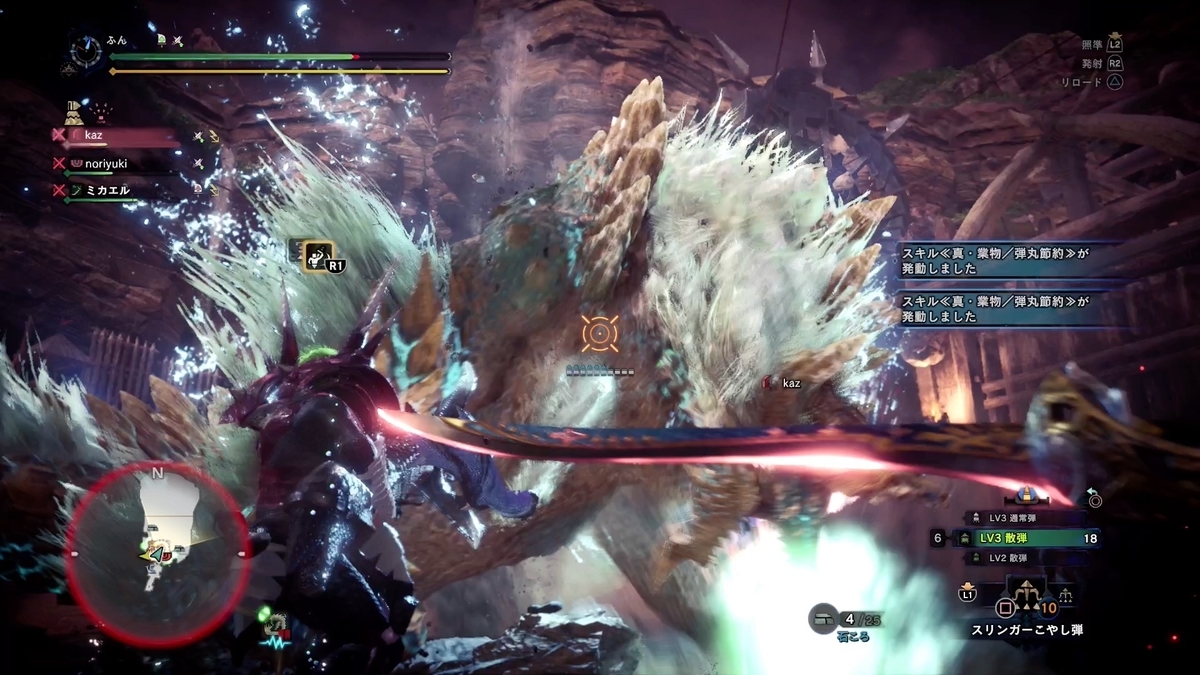
Task: Choose the LV3 通常弾 ammo entry
Action: [1025, 517]
